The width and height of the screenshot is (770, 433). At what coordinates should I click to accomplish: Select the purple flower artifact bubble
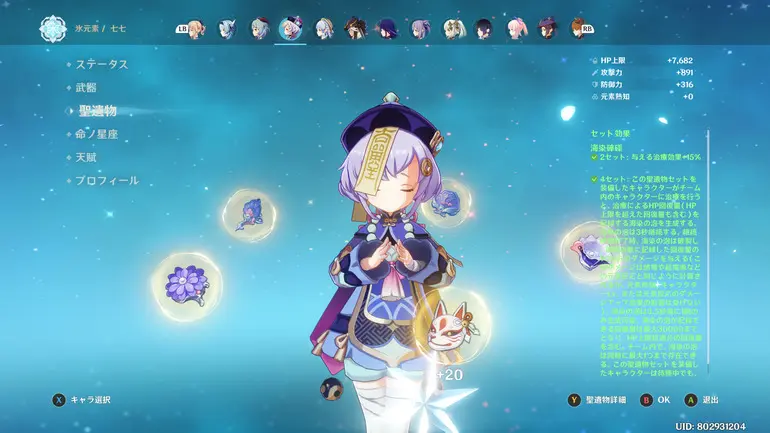(x=182, y=282)
